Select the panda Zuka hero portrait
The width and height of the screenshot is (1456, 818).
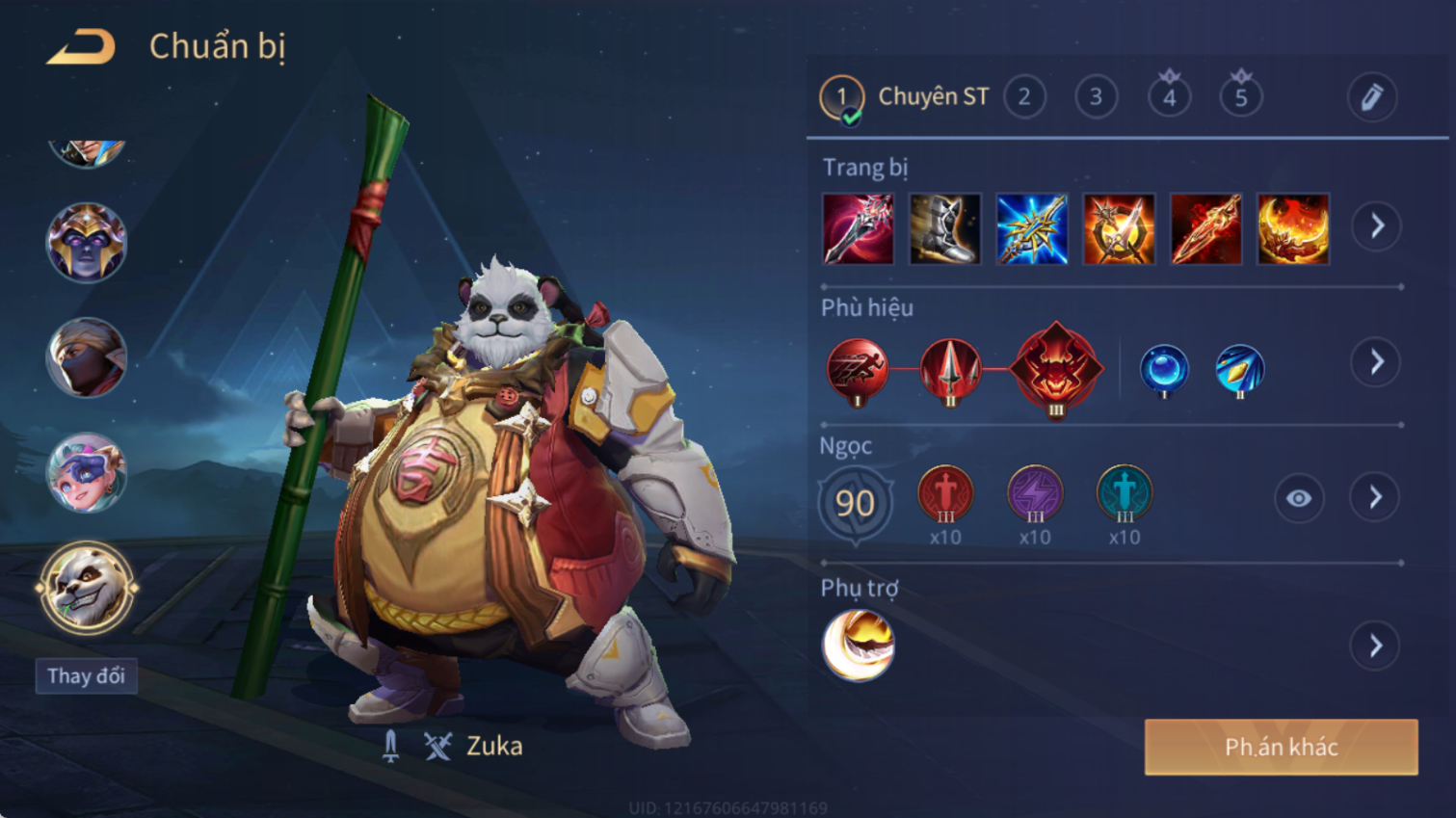coord(87,587)
